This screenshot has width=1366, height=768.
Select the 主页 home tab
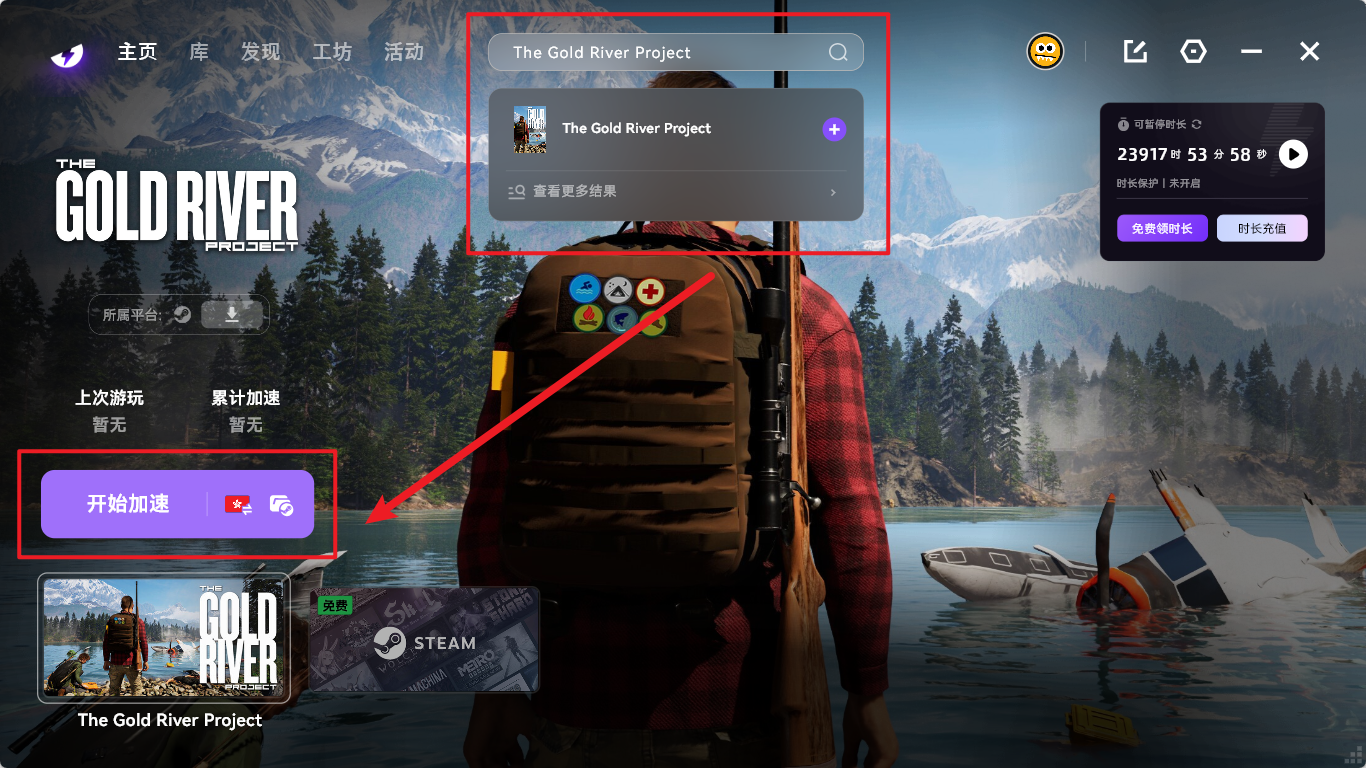tap(138, 52)
